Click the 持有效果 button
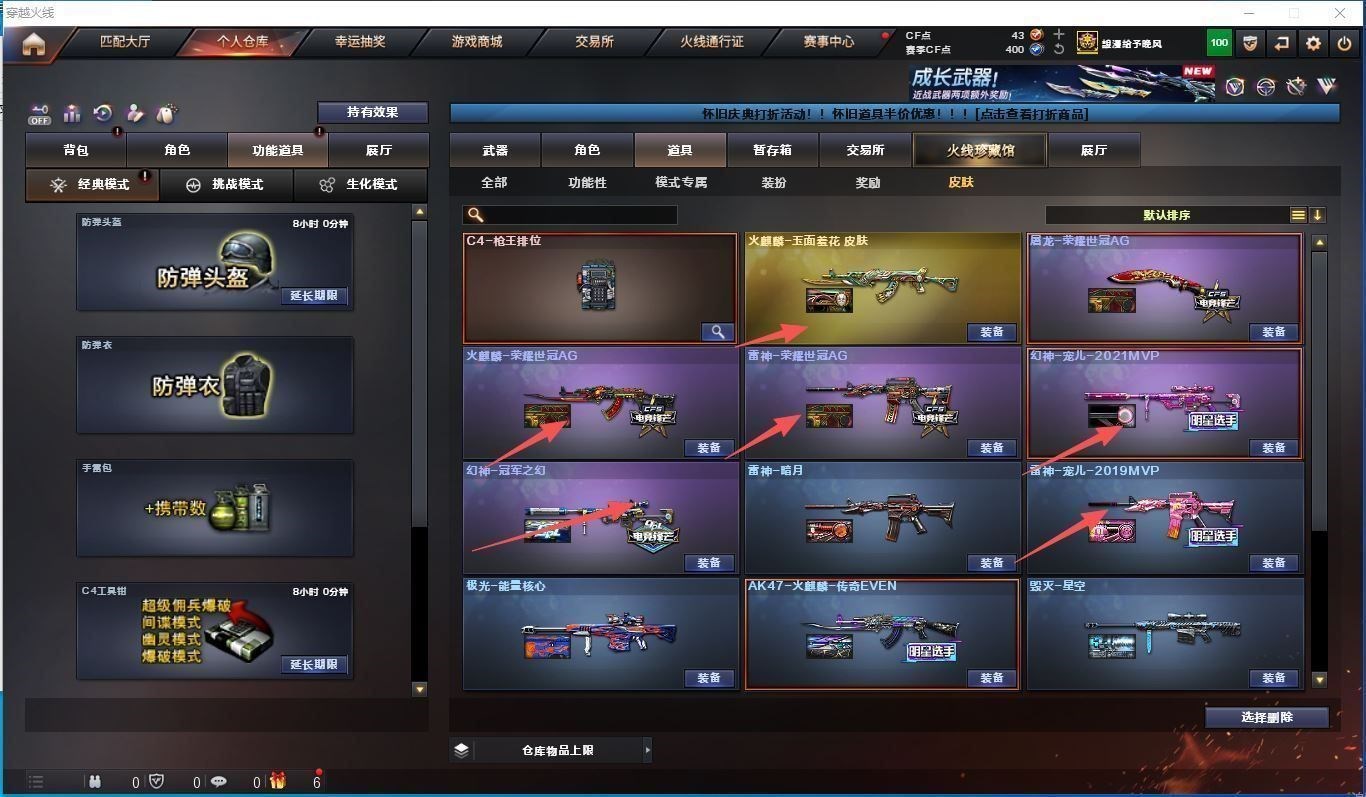This screenshot has width=1366, height=797. (x=372, y=112)
